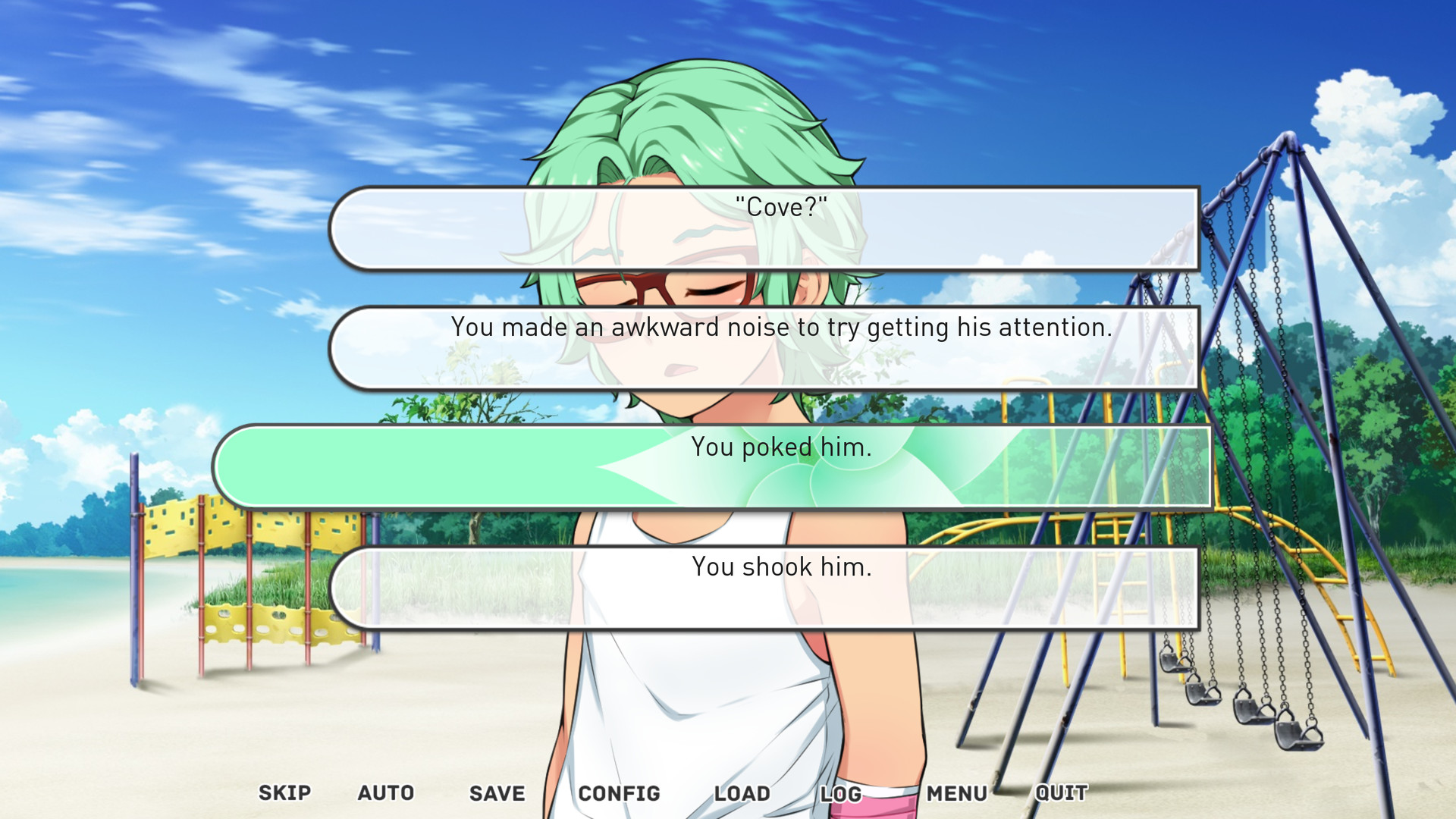Enable SKIP mode from the quick menu
The height and width of the screenshot is (819, 1456).
(284, 792)
